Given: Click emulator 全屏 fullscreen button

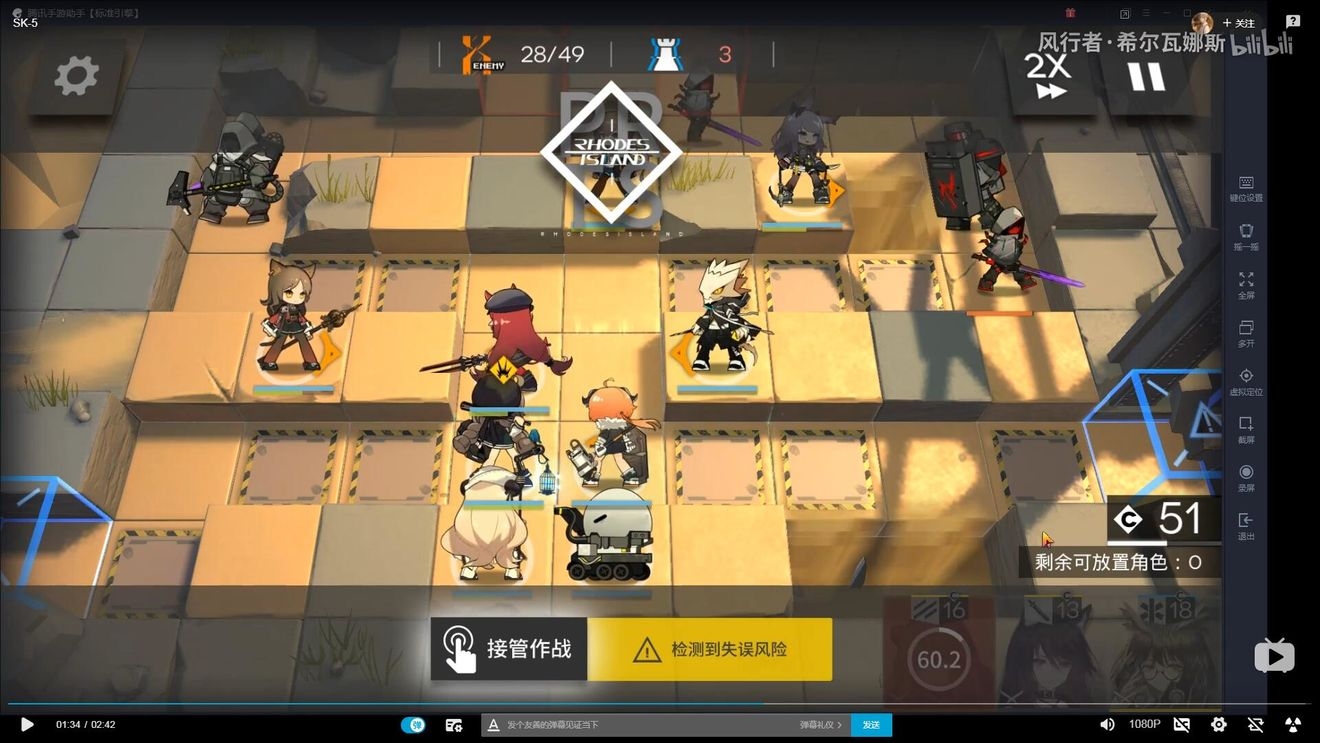Looking at the screenshot, I should pos(1246,285).
